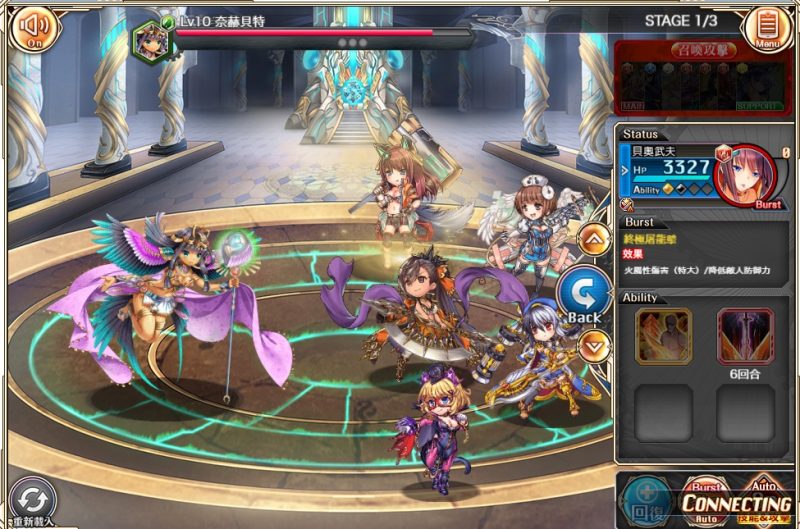Open the Menu button

pos(768,27)
